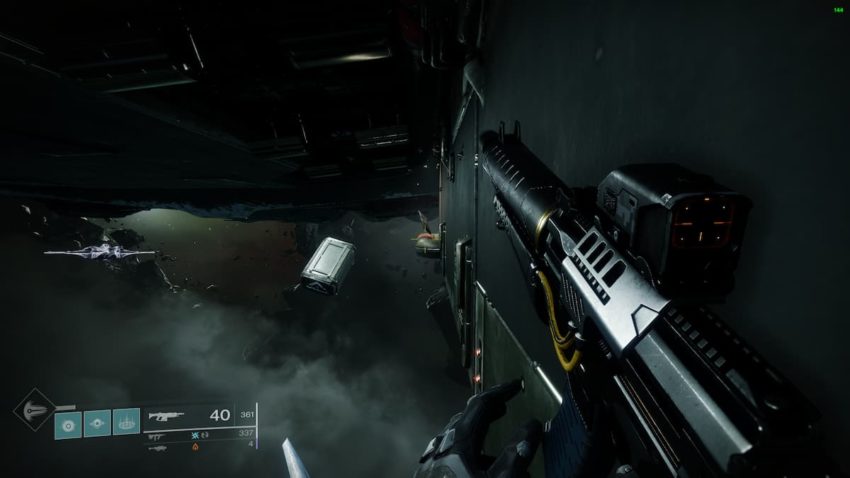Image resolution: width=850 pixels, height=478 pixels.
Task: Switch to the heavy weapon at list bottom
Action: [157, 448]
